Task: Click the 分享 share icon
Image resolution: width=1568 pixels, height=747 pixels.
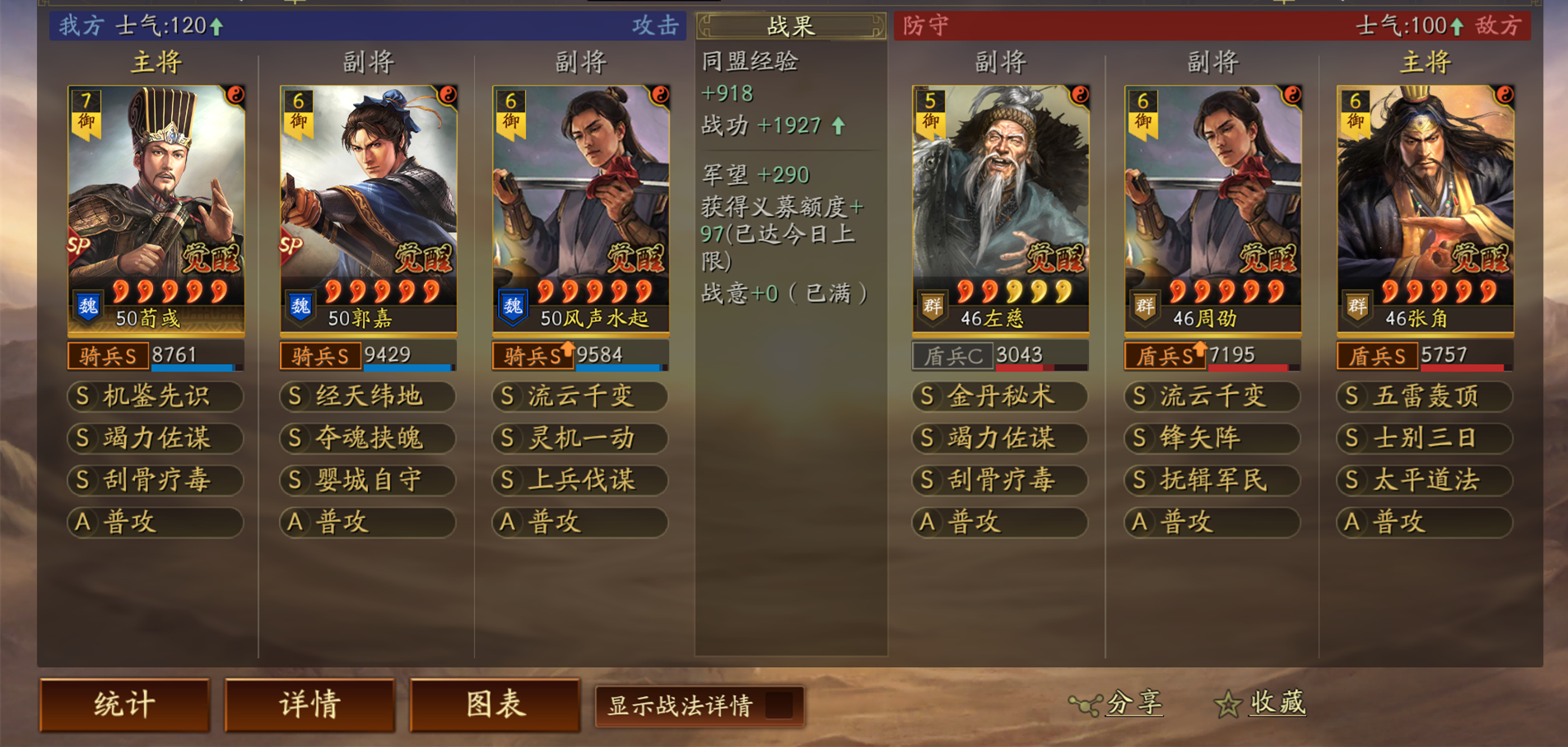Action: (1086, 703)
